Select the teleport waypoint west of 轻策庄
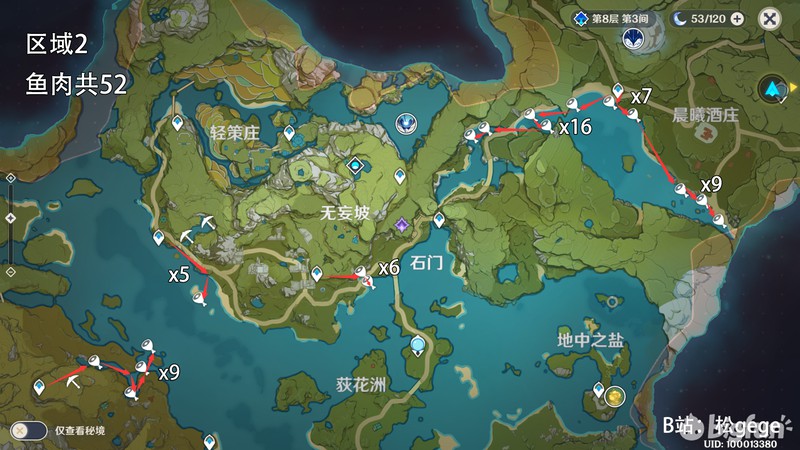Screen dimensions: 800x450 [x=179, y=122]
